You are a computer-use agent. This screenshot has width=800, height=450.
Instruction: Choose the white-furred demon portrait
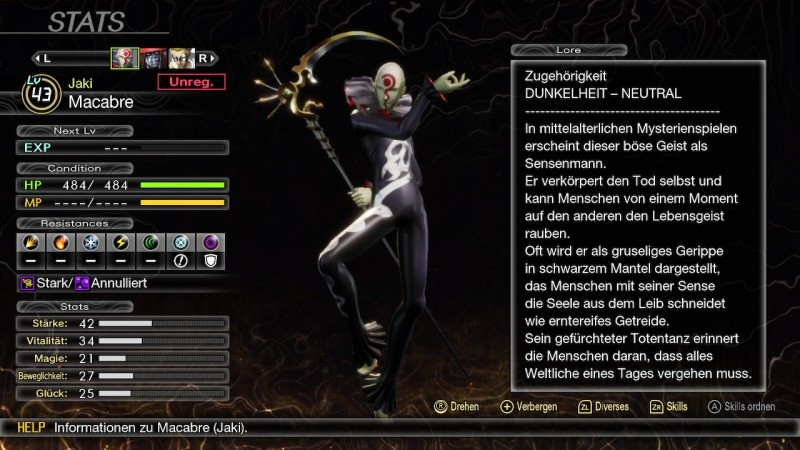click(180, 58)
